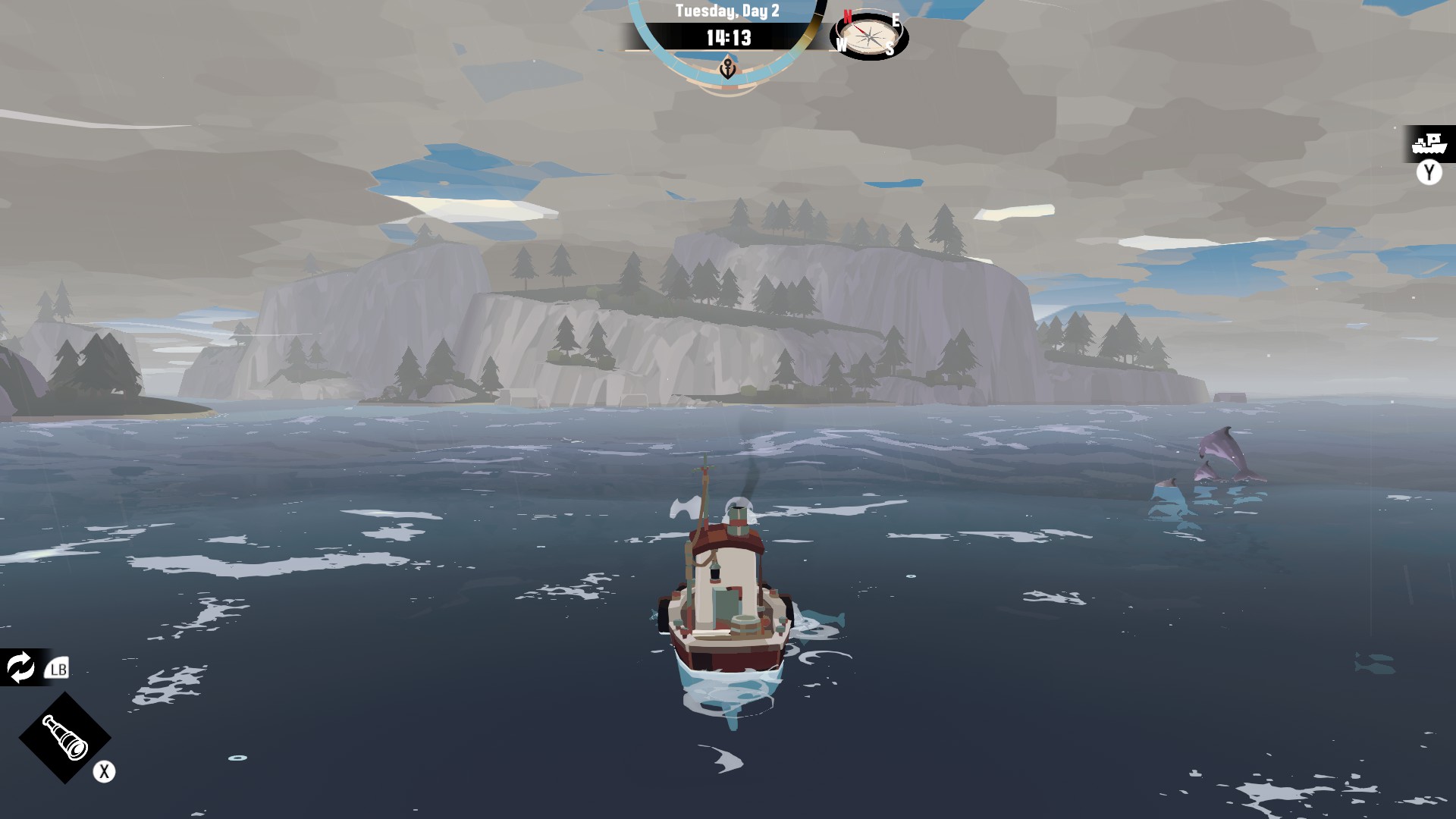The image size is (1456, 819).
Task: Select the anchor marker on the day dial
Action: click(728, 69)
